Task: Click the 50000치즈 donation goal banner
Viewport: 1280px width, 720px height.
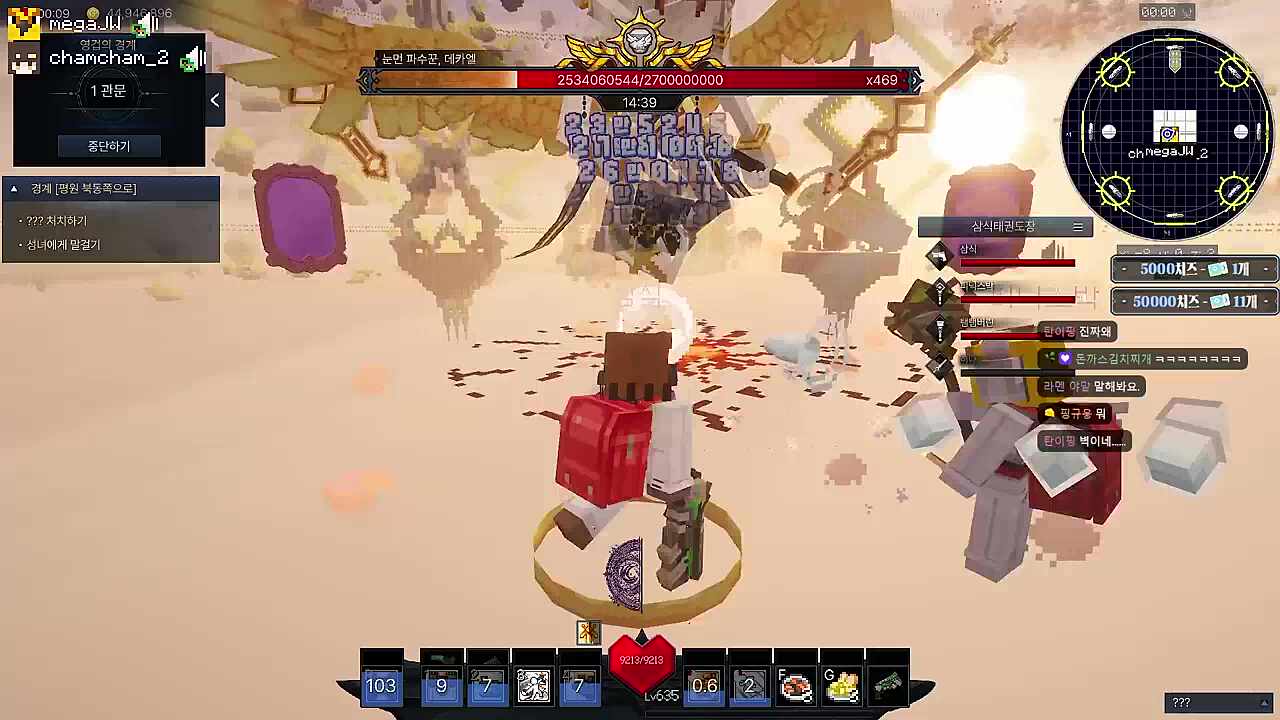Action: point(1195,301)
